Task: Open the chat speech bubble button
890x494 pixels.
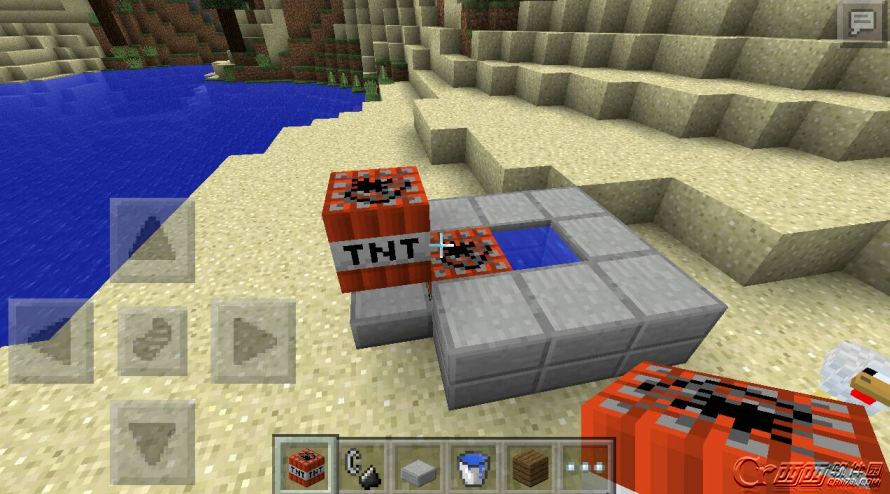Action: tap(859, 22)
